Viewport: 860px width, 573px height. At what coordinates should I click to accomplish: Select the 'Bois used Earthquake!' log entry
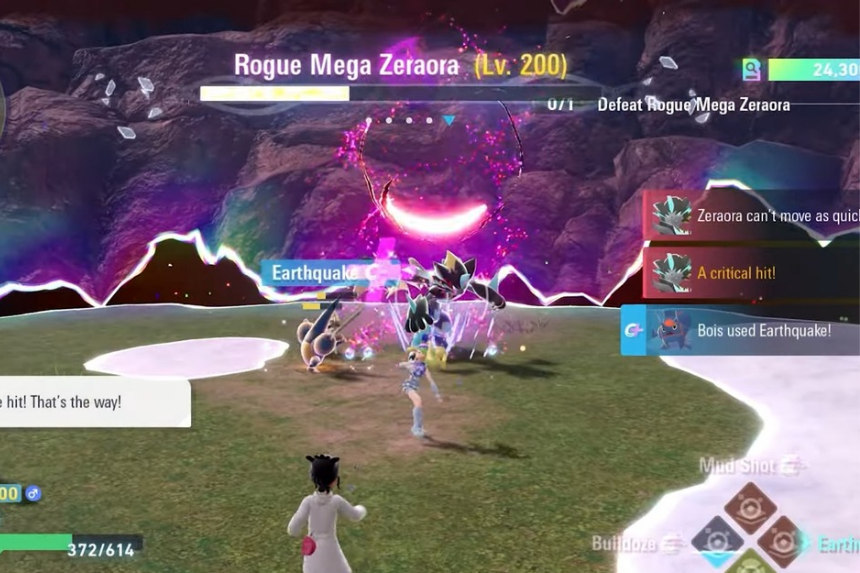coord(740,331)
